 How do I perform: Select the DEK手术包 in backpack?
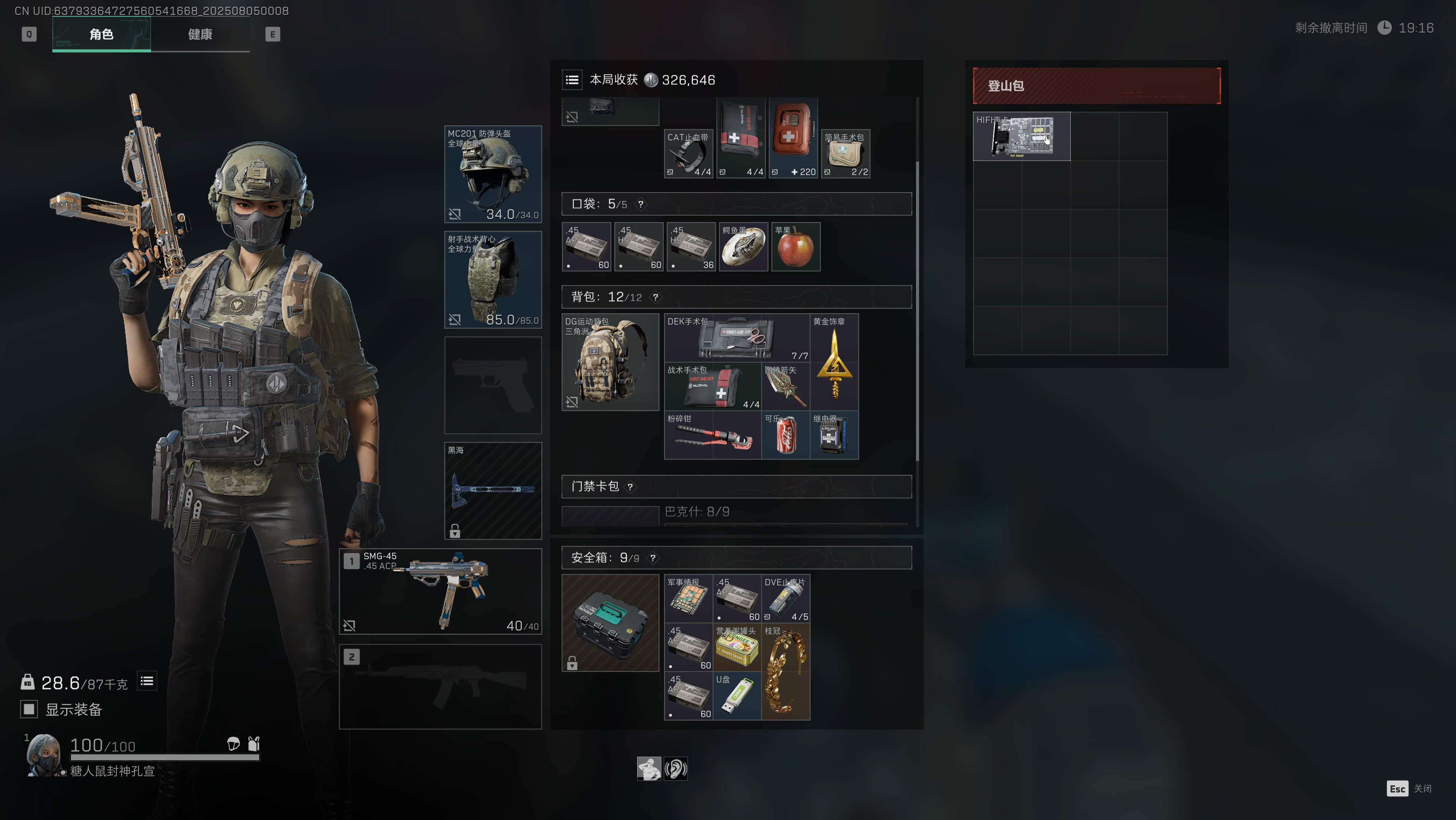click(737, 337)
